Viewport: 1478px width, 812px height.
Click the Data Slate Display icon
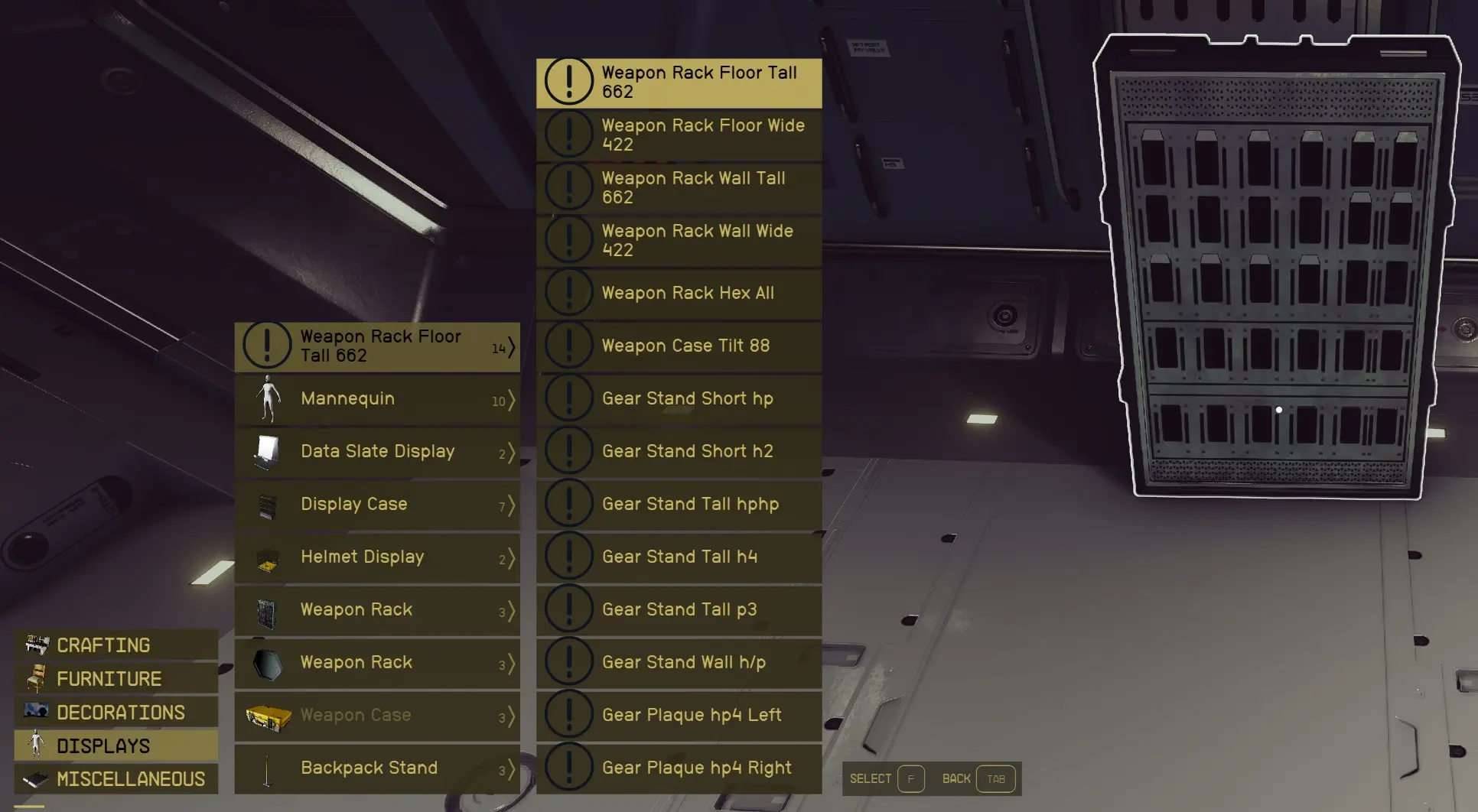click(266, 451)
